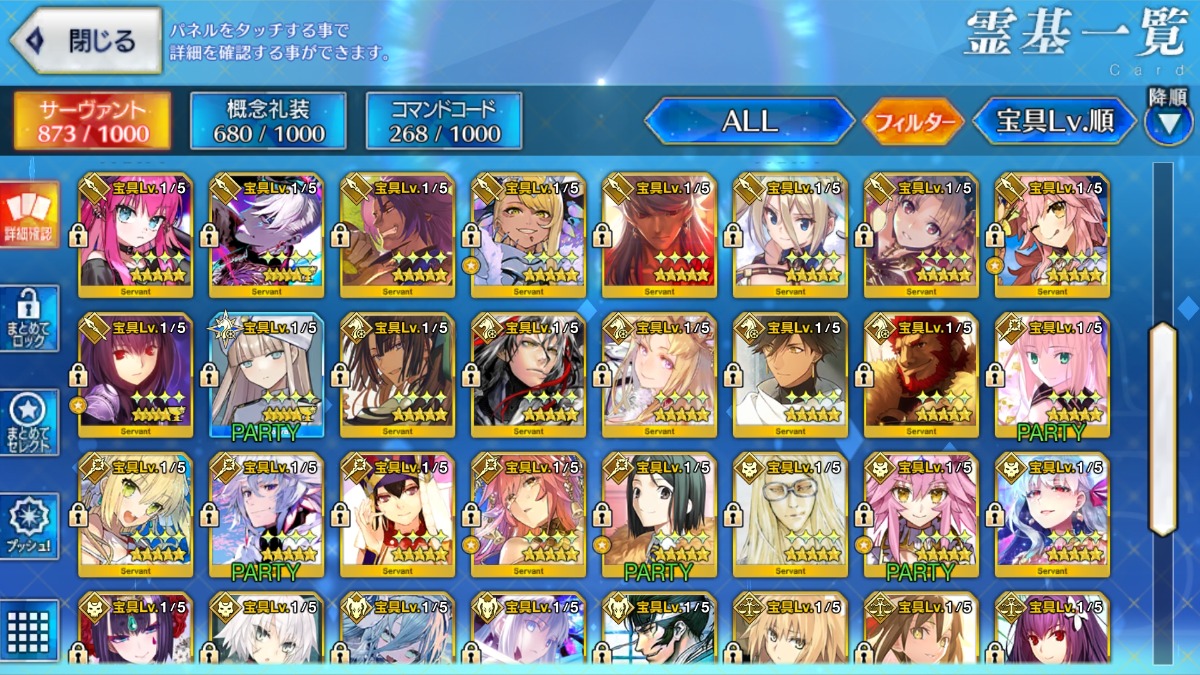
Task: Click the プッシュ! button
Action: (30, 527)
